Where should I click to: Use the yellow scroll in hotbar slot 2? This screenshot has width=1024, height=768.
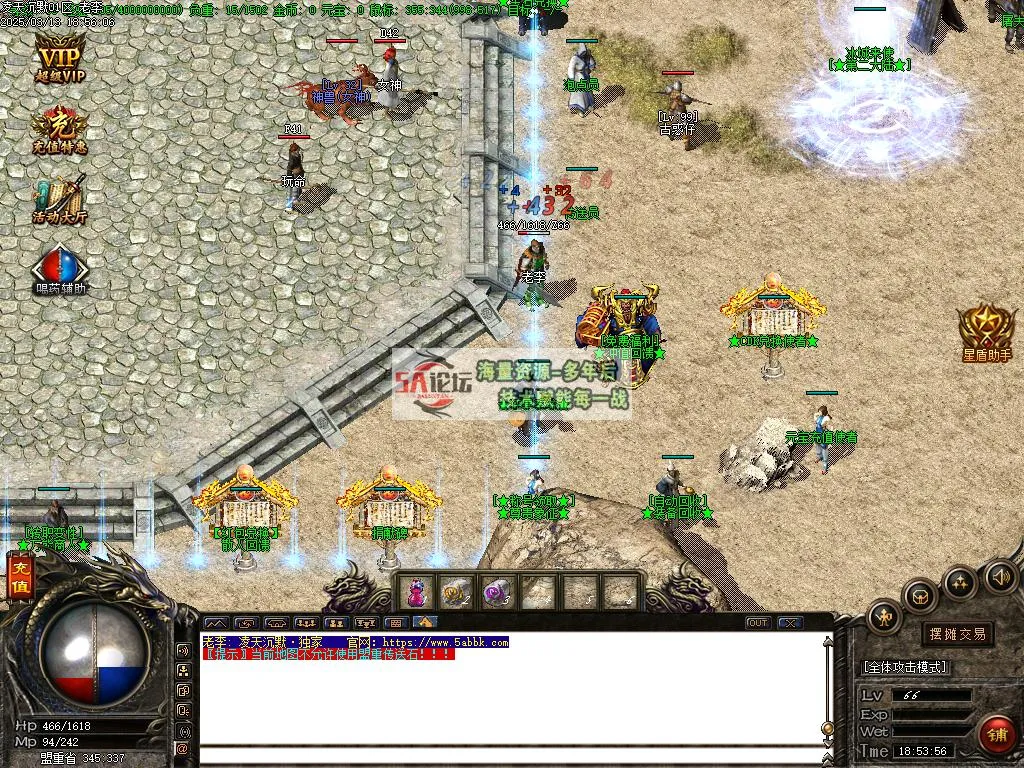click(x=457, y=593)
